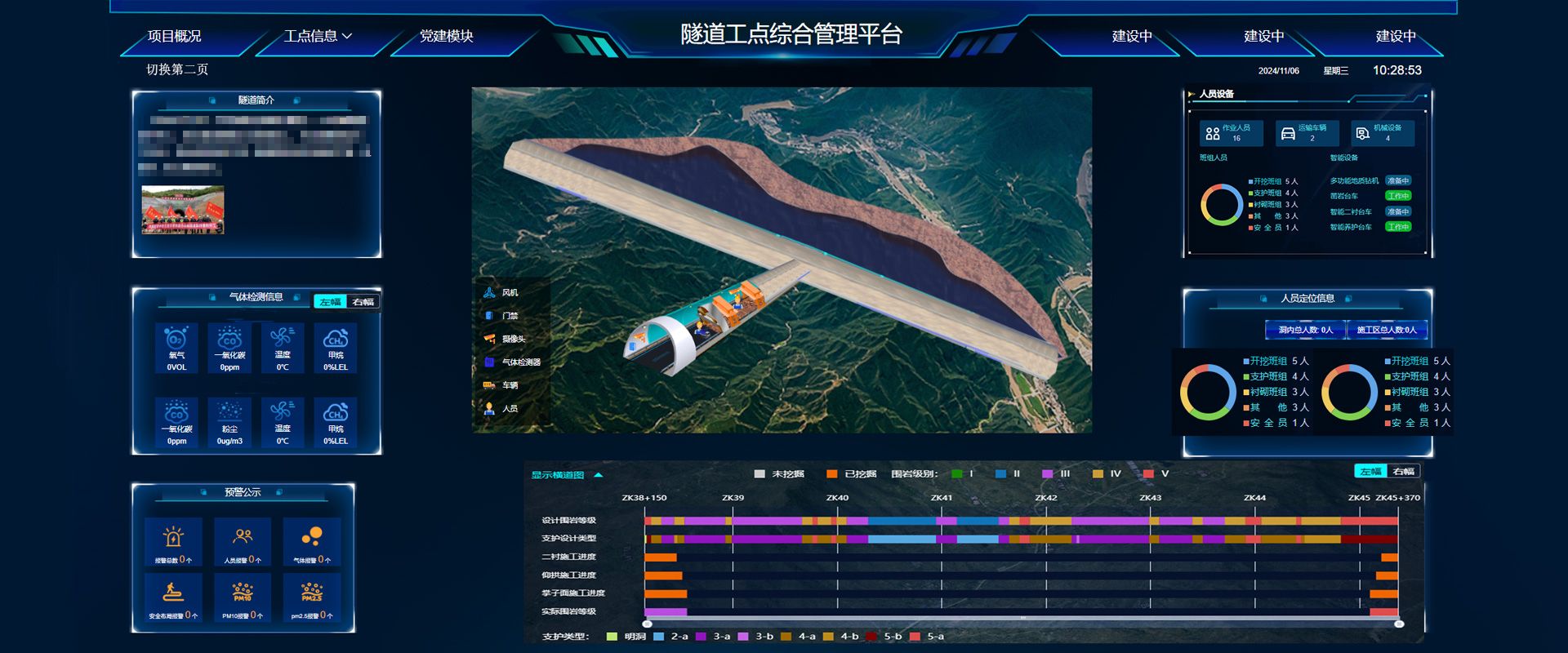Open the 工点信息 dropdown
1568x653 pixels.
coord(317,37)
